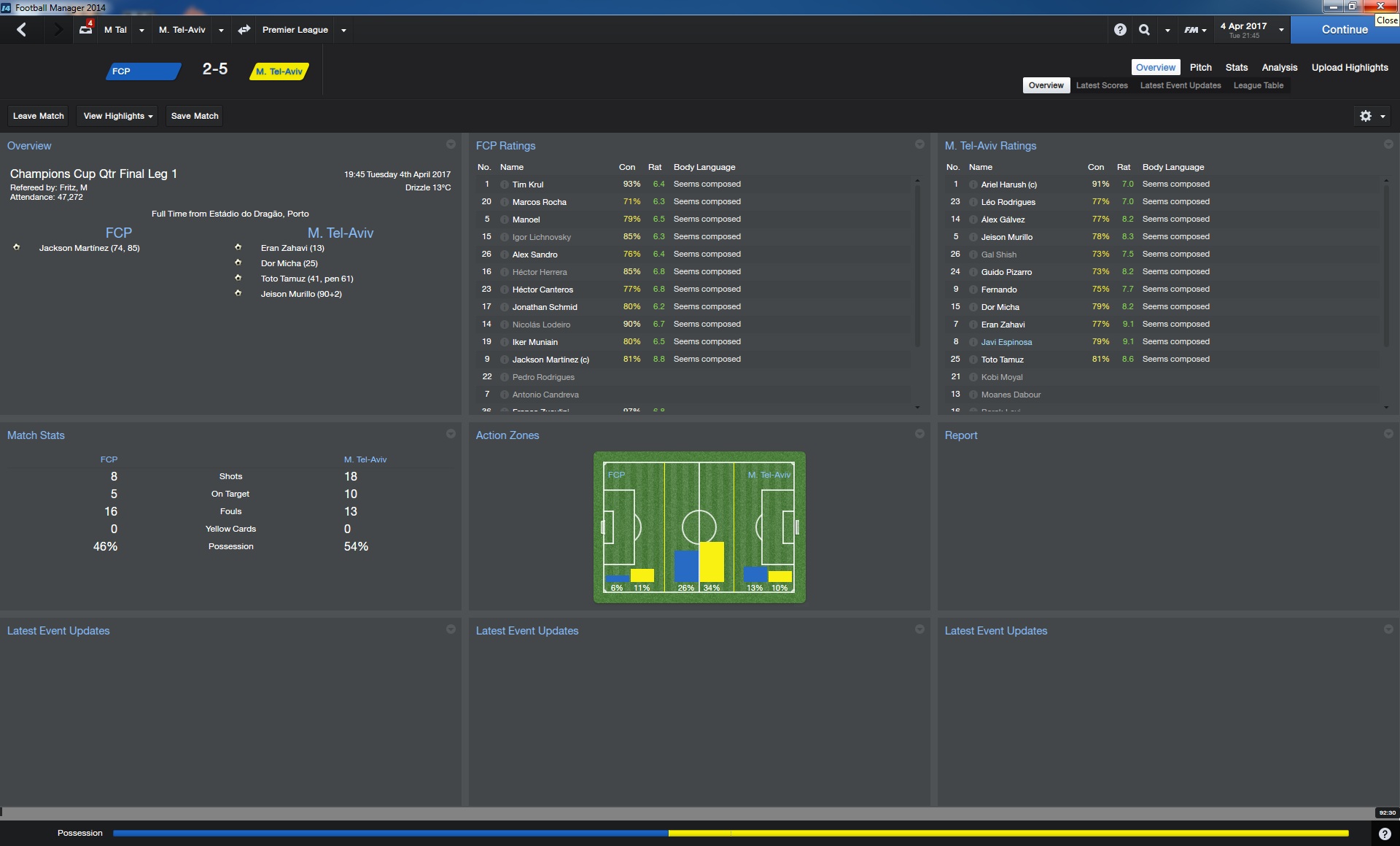1400x846 pixels.
Task: Click the help question mark icon
Action: [x=1120, y=30]
